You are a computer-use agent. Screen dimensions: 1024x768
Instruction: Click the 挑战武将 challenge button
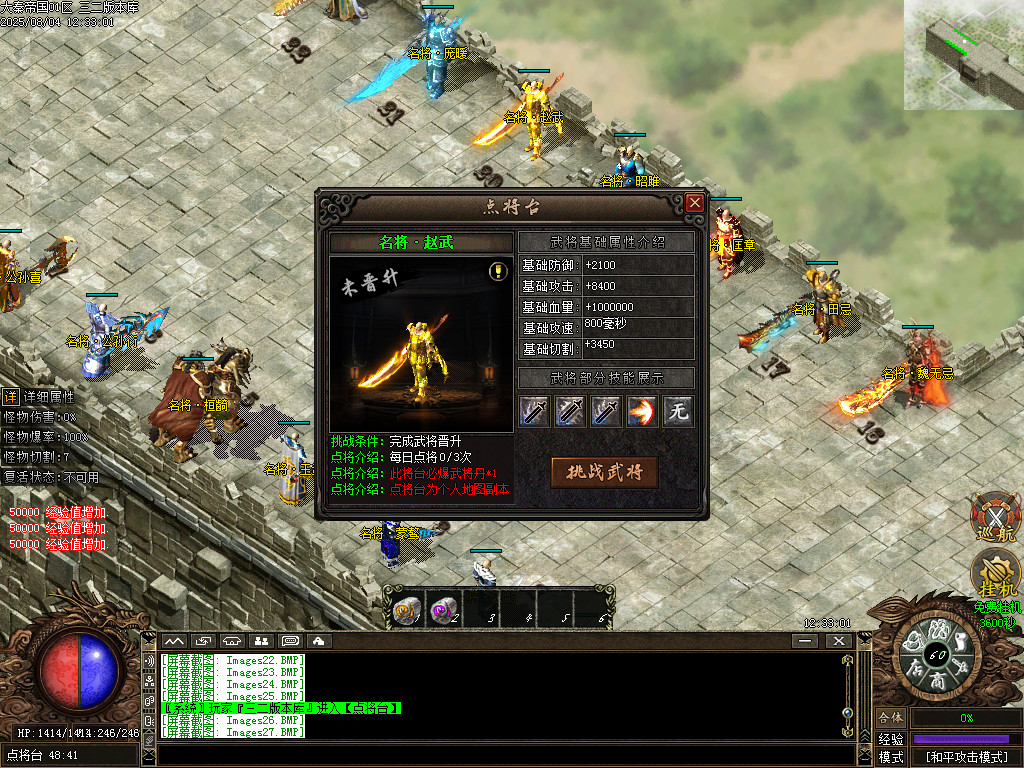pos(604,472)
